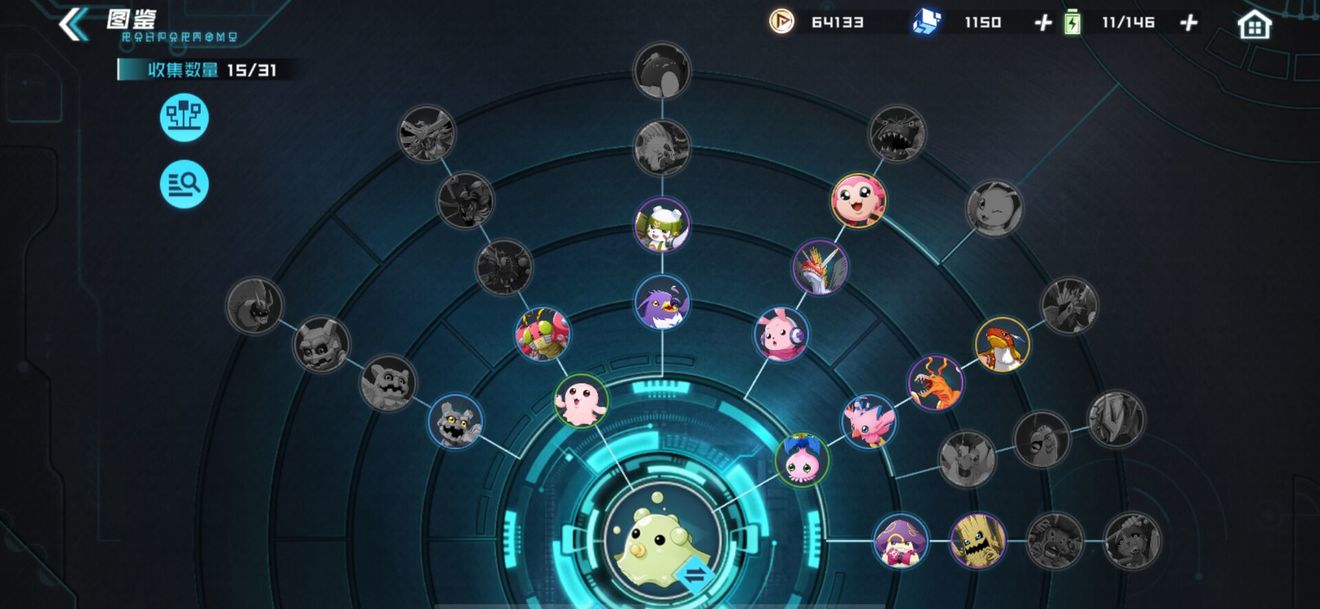Pick the white dog with green hat node
Viewport: 1320px width, 609px height.
coord(662,225)
